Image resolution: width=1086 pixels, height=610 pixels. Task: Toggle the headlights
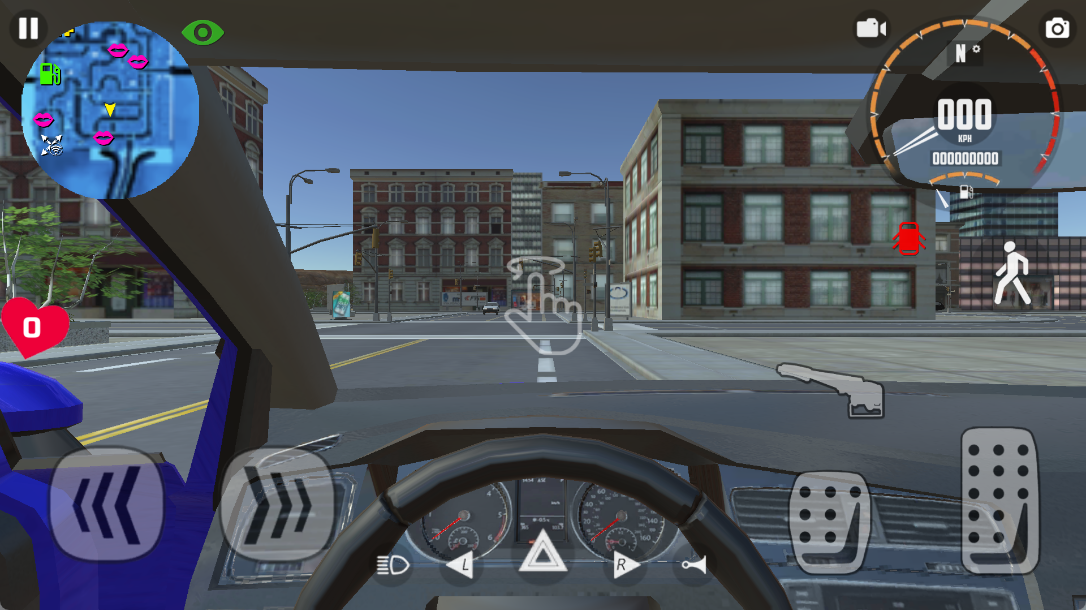[394, 566]
